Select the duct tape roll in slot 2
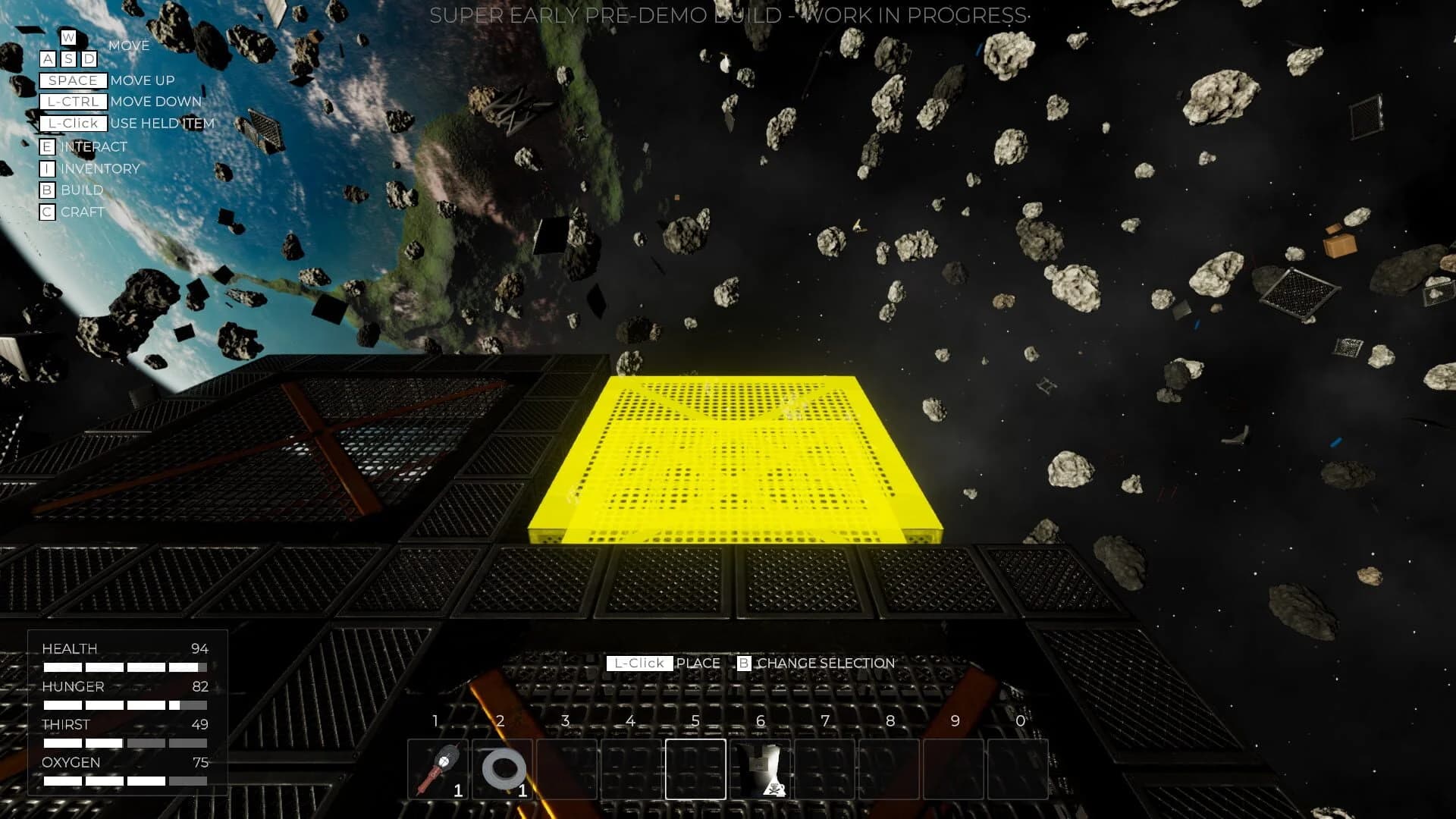The image size is (1456, 819). pyautogui.click(x=503, y=770)
